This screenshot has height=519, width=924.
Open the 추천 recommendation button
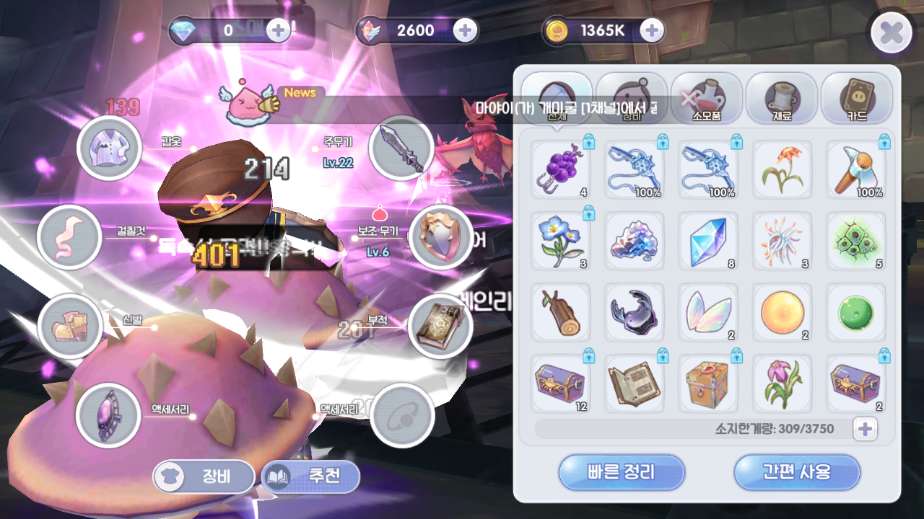[x=310, y=477]
